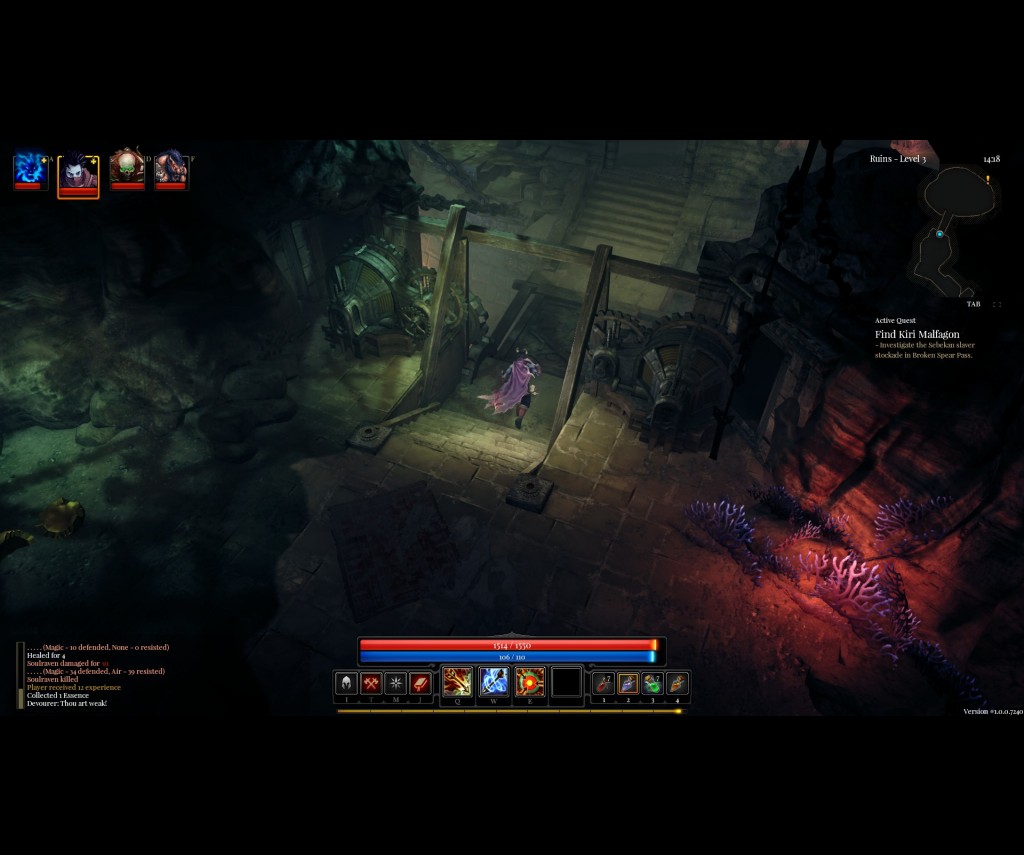Image resolution: width=1024 pixels, height=855 pixels.
Task: Expand the minimap with the bracket icon
Action: [997, 304]
